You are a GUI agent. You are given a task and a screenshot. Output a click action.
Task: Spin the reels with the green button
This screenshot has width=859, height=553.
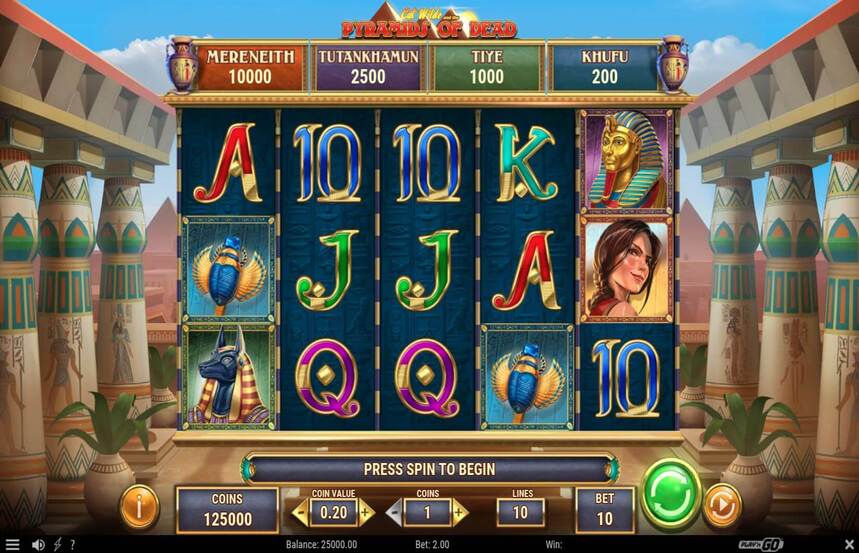coord(670,494)
